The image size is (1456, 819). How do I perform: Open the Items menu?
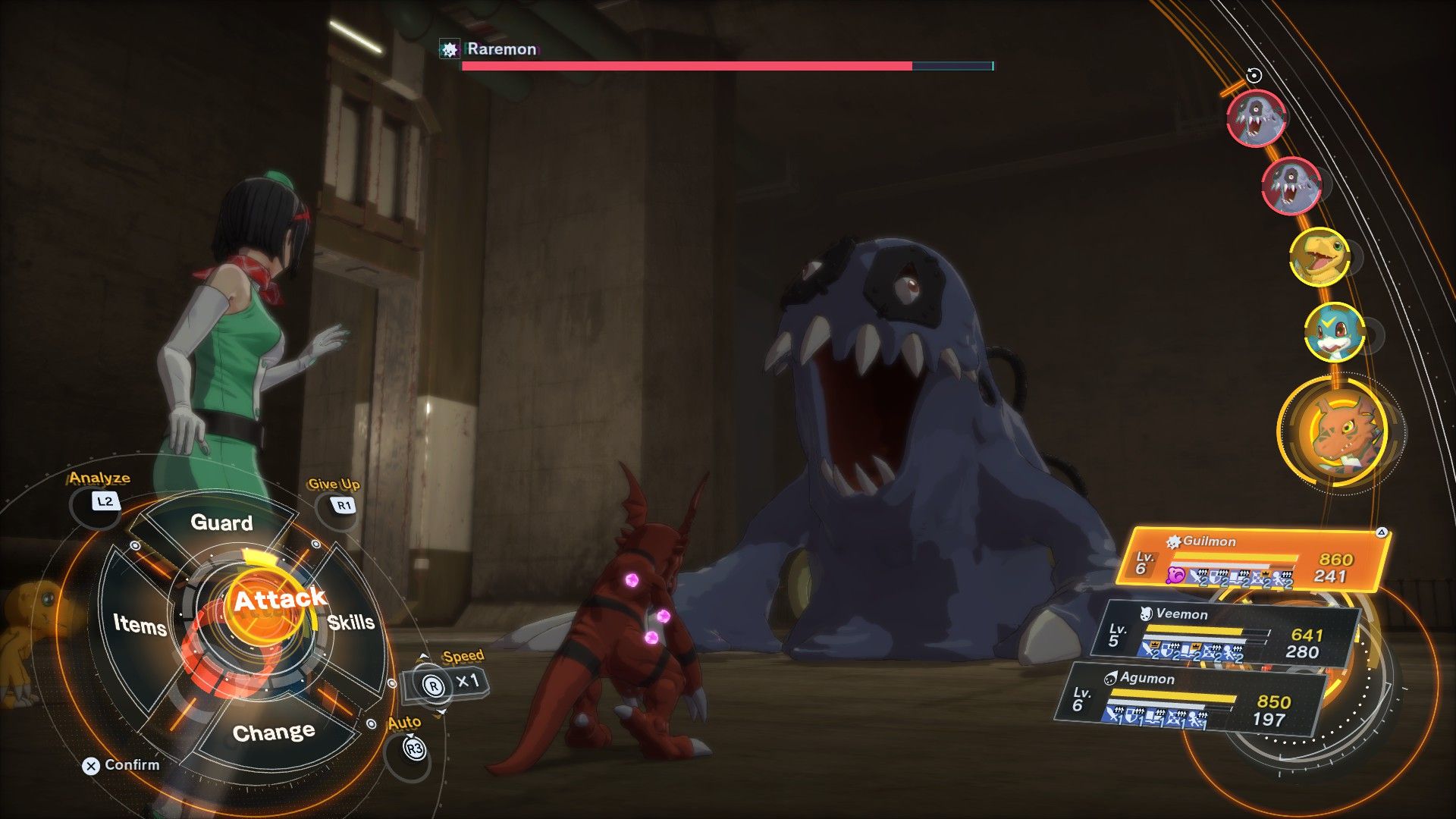click(140, 624)
